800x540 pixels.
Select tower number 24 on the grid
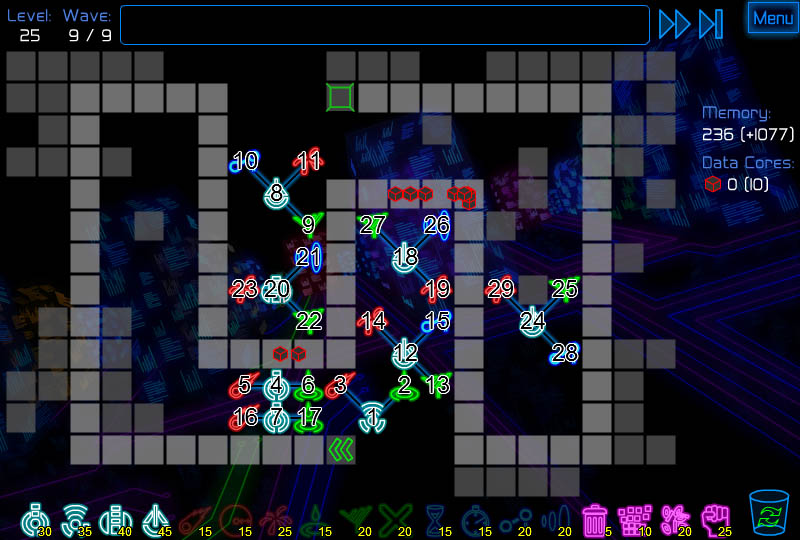point(533,321)
